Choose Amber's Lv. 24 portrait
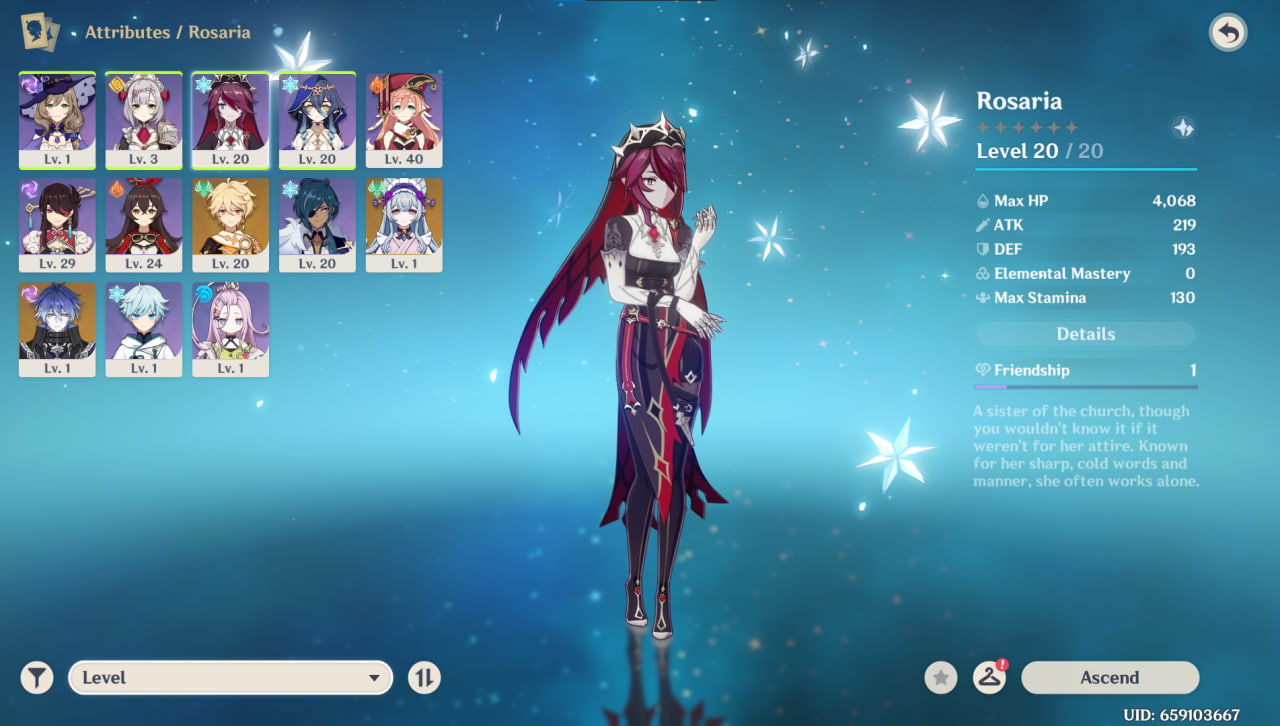The height and width of the screenshot is (726, 1280). coord(144,225)
